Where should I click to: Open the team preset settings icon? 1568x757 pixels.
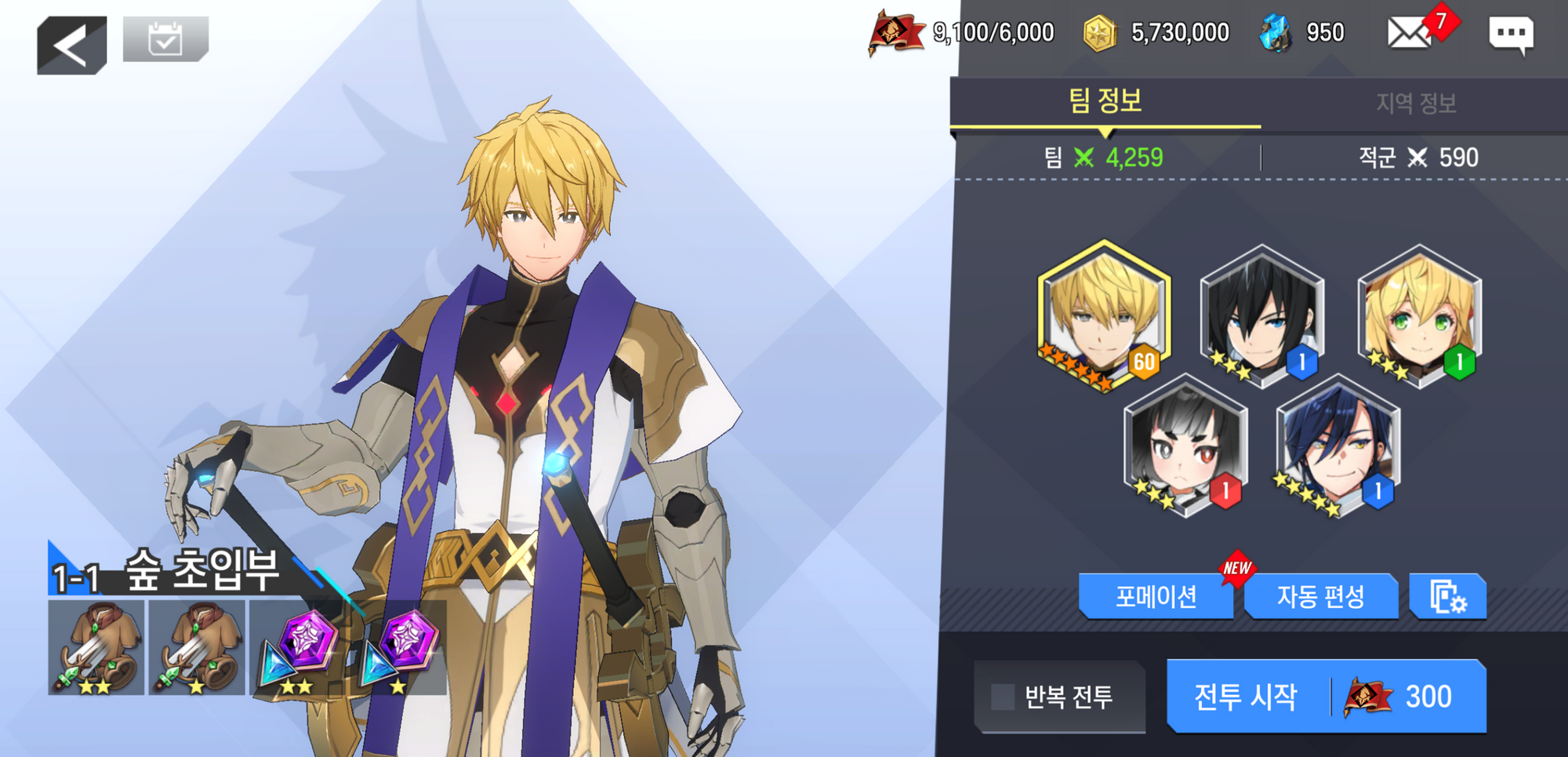point(1447,597)
